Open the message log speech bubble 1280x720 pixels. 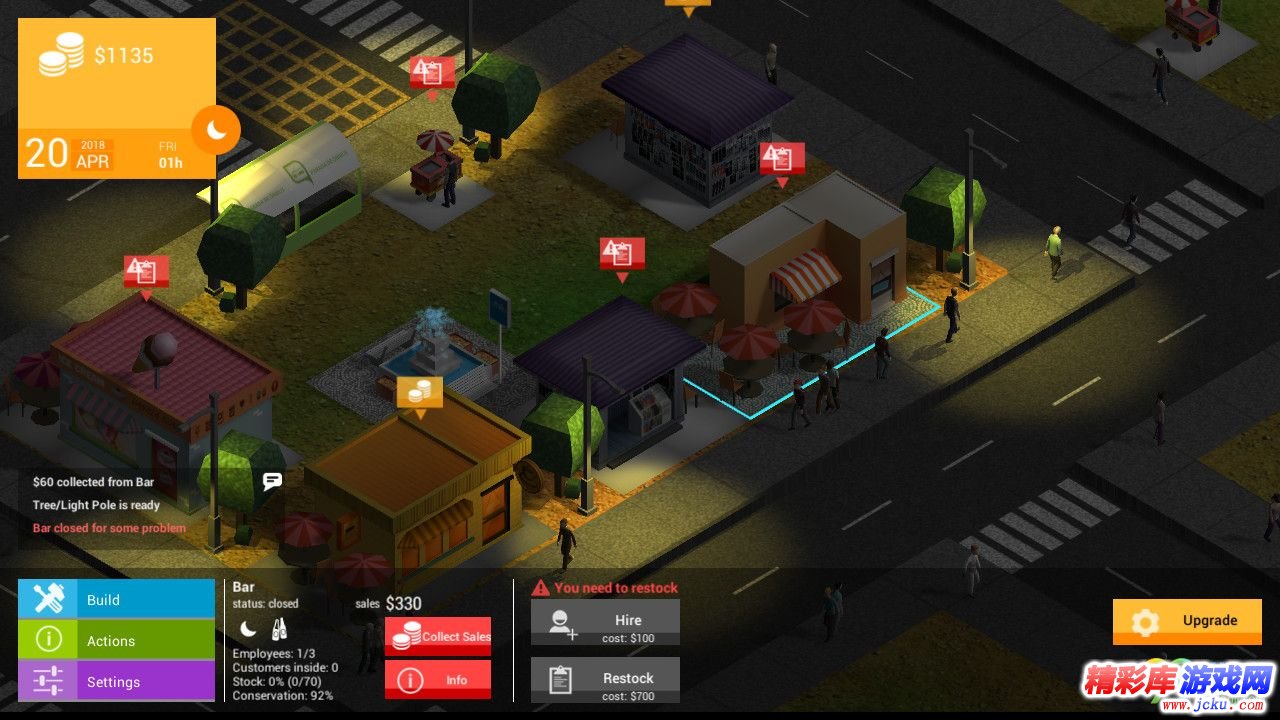coord(272,481)
